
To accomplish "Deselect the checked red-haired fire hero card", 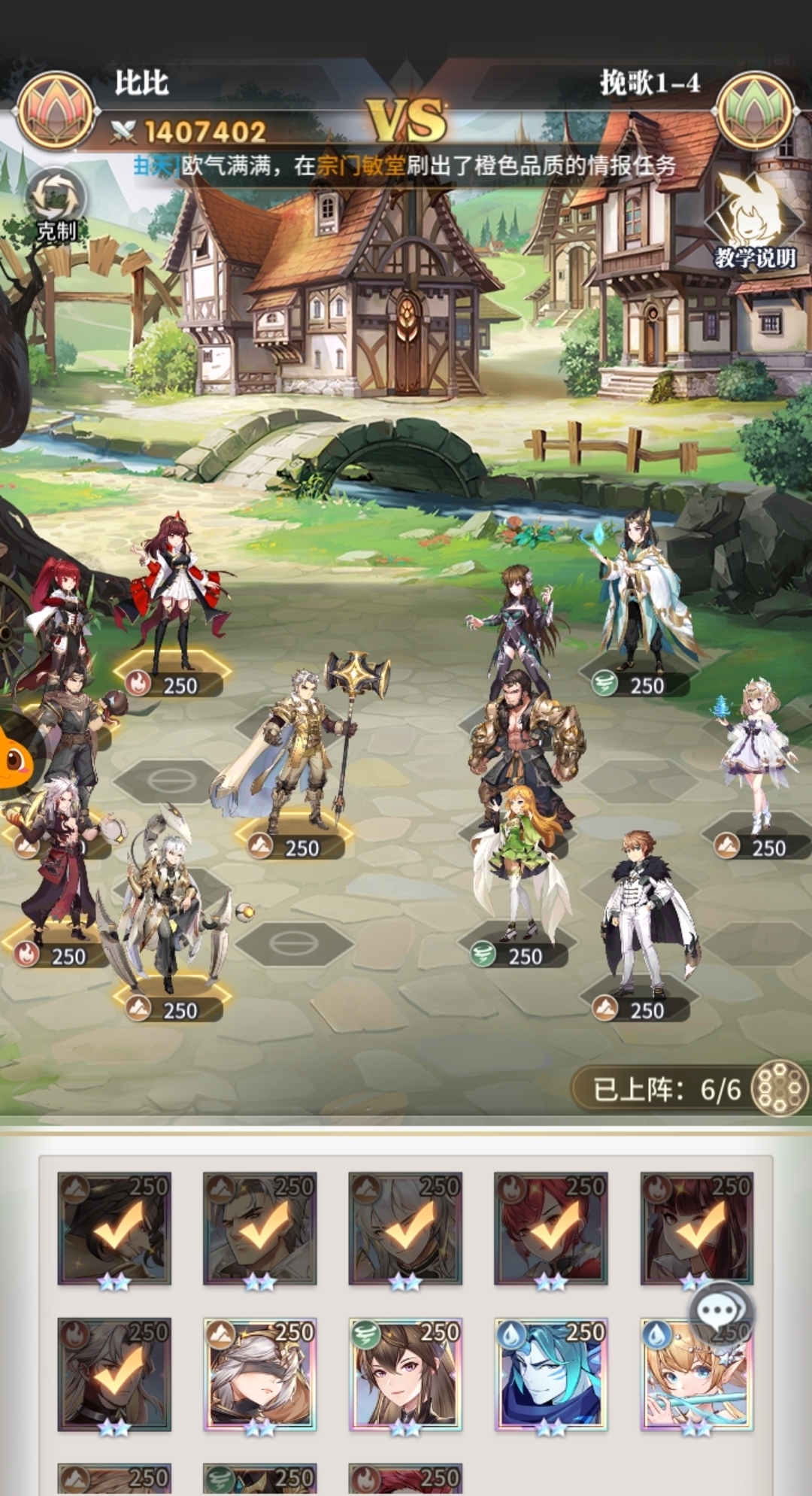I will coord(550,1228).
